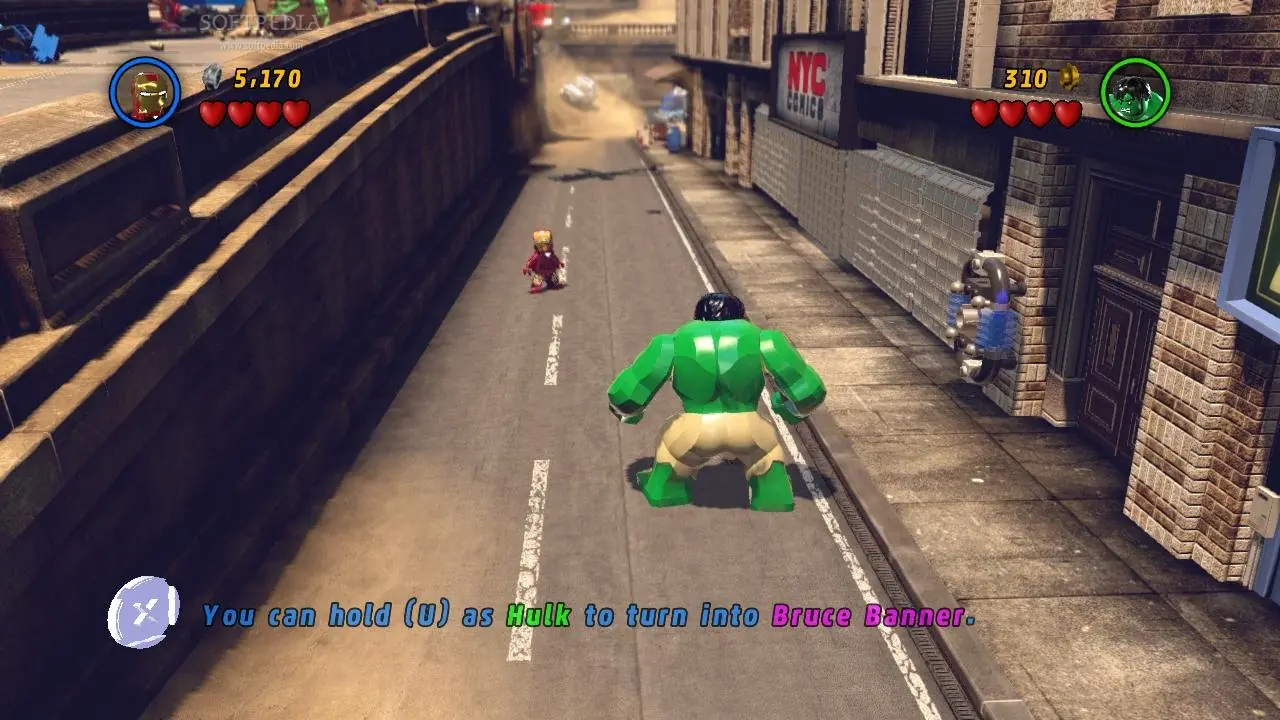Click the first heart in Iron Man's health bar
The image size is (1280, 720).
tap(213, 113)
